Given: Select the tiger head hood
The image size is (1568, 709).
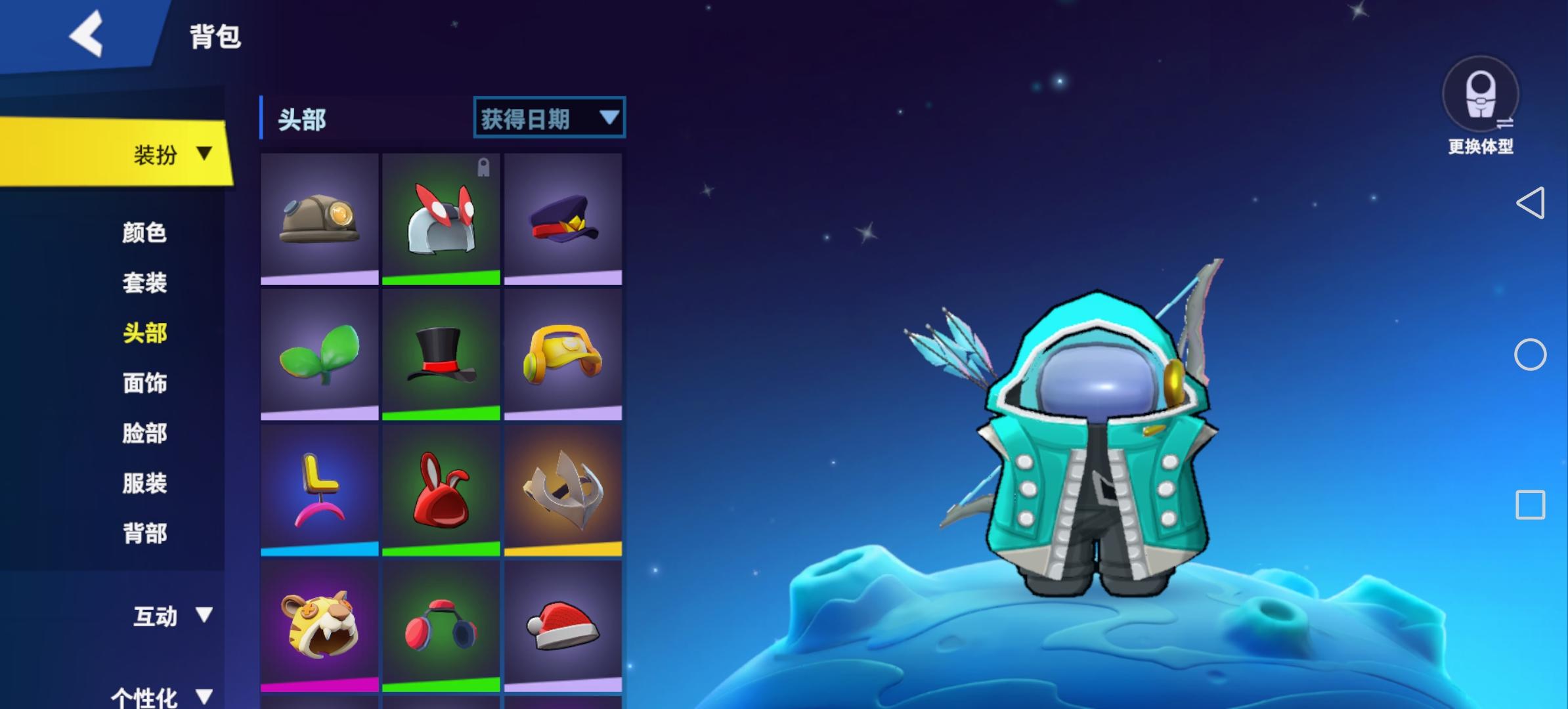Looking at the screenshot, I should pyautogui.click(x=320, y=627).
